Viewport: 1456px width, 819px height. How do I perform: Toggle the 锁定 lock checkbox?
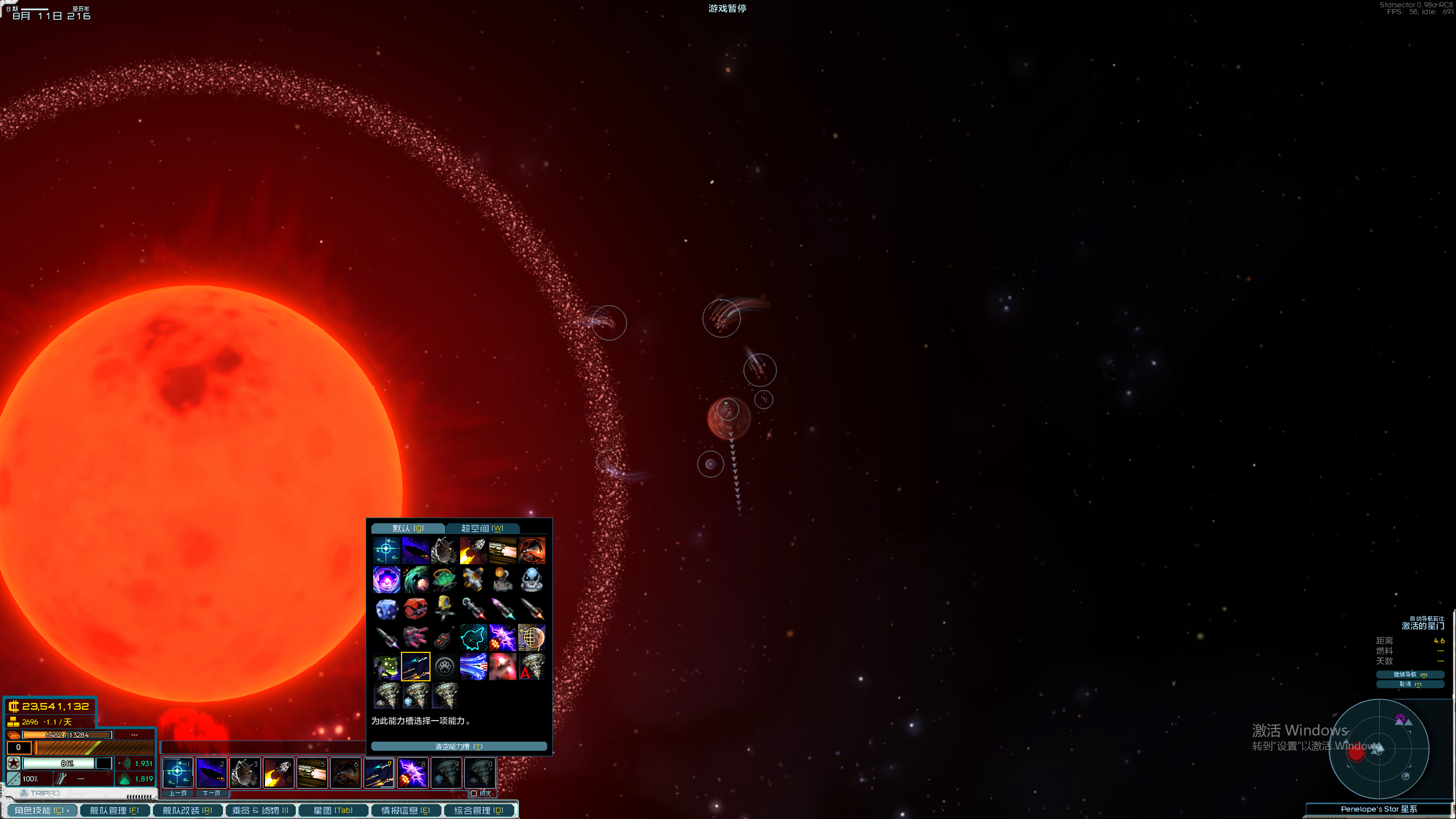(x=474, y=793)
